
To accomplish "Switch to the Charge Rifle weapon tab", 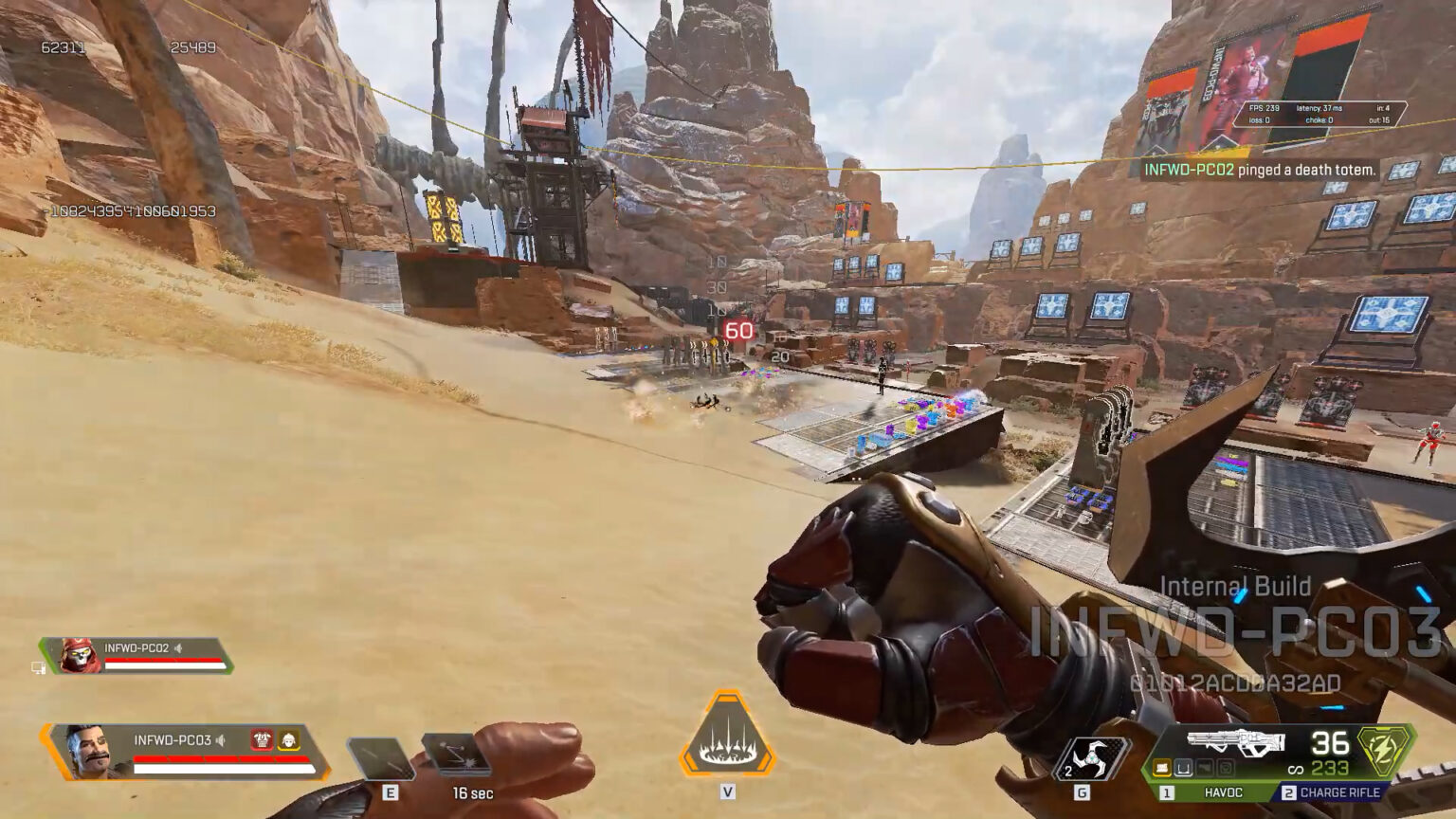I will pos(1332,792).
